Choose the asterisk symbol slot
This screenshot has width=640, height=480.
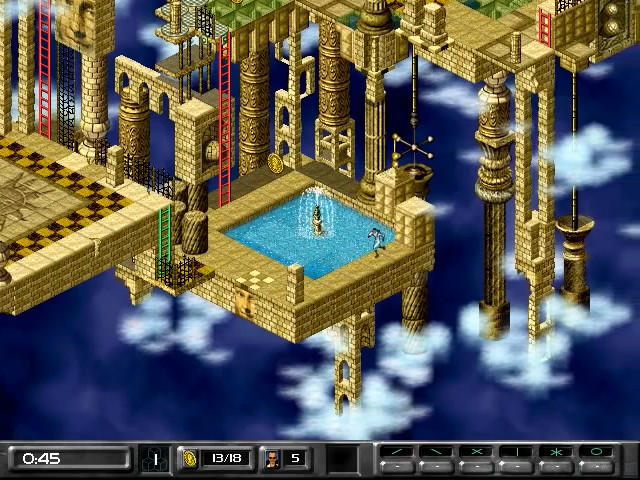point(557,452)
